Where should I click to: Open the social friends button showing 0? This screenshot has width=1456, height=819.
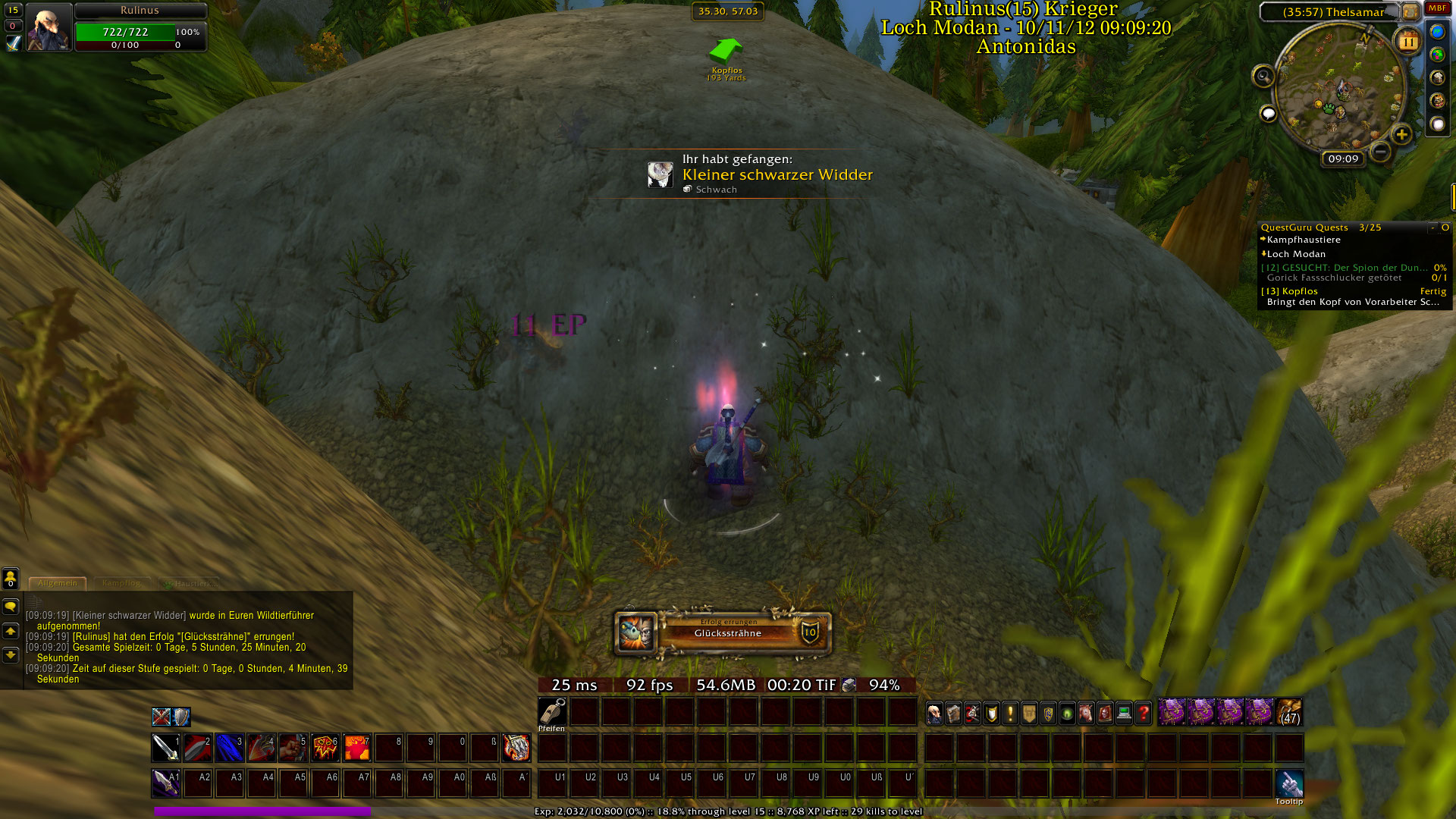pyautogui.click(x=11, y=579)
